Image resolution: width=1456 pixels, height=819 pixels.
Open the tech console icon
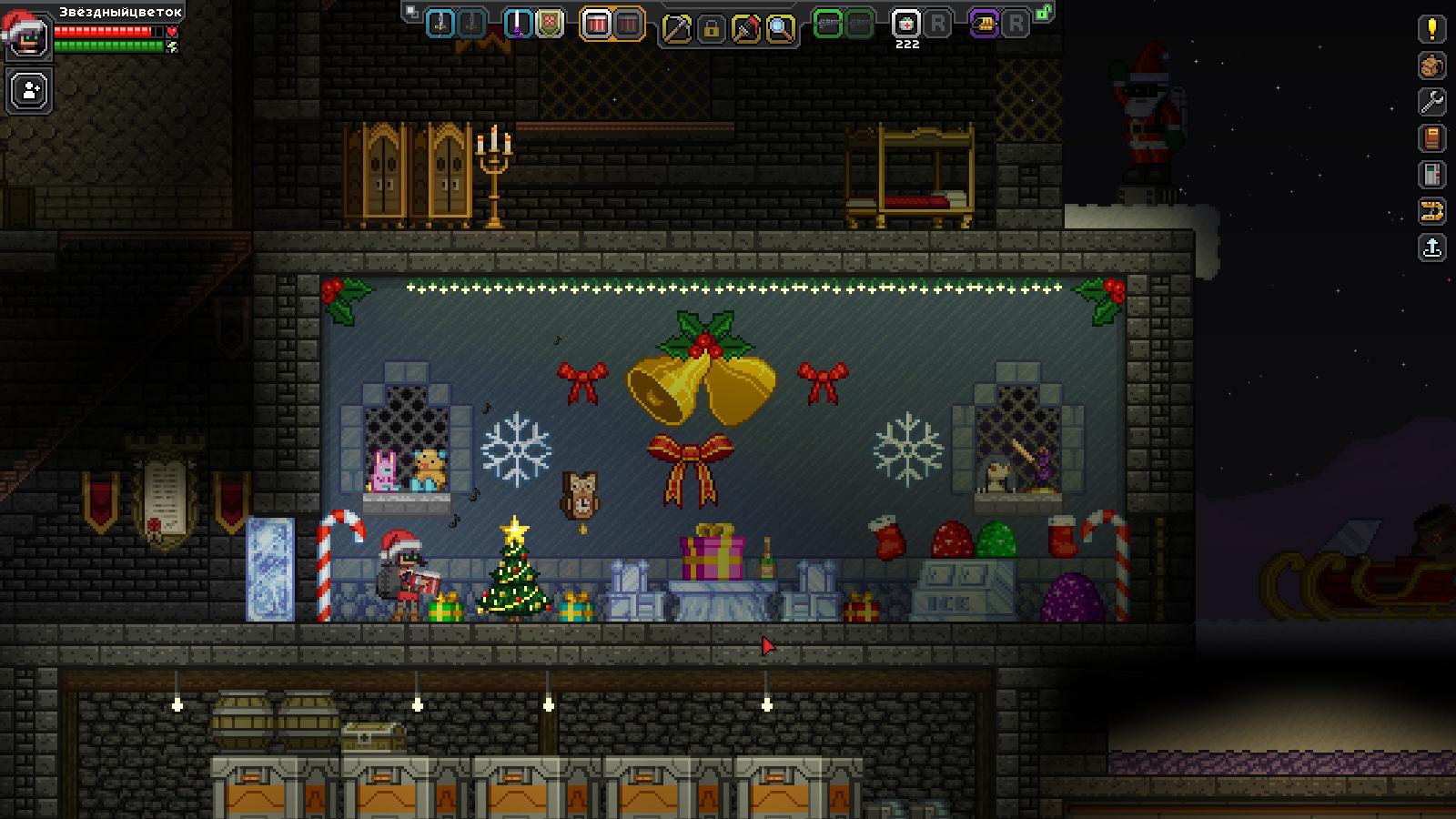pyautogui.click(x=1431, y=175)
